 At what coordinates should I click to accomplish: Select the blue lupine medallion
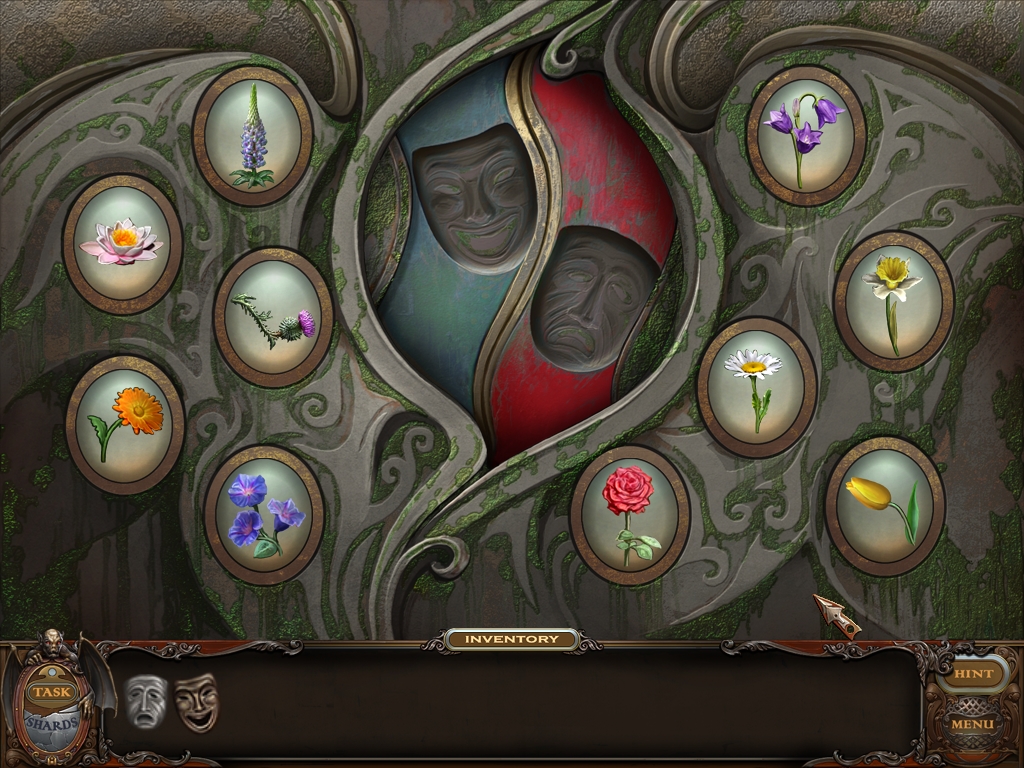click(252, 136)
